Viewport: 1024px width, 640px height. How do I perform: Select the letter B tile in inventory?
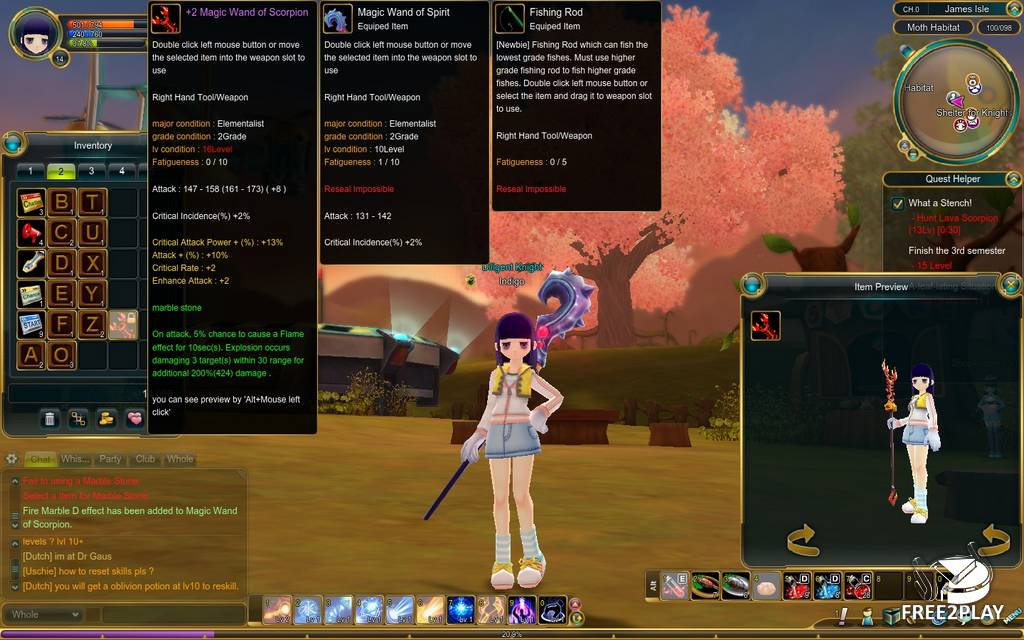pos(62,203)
